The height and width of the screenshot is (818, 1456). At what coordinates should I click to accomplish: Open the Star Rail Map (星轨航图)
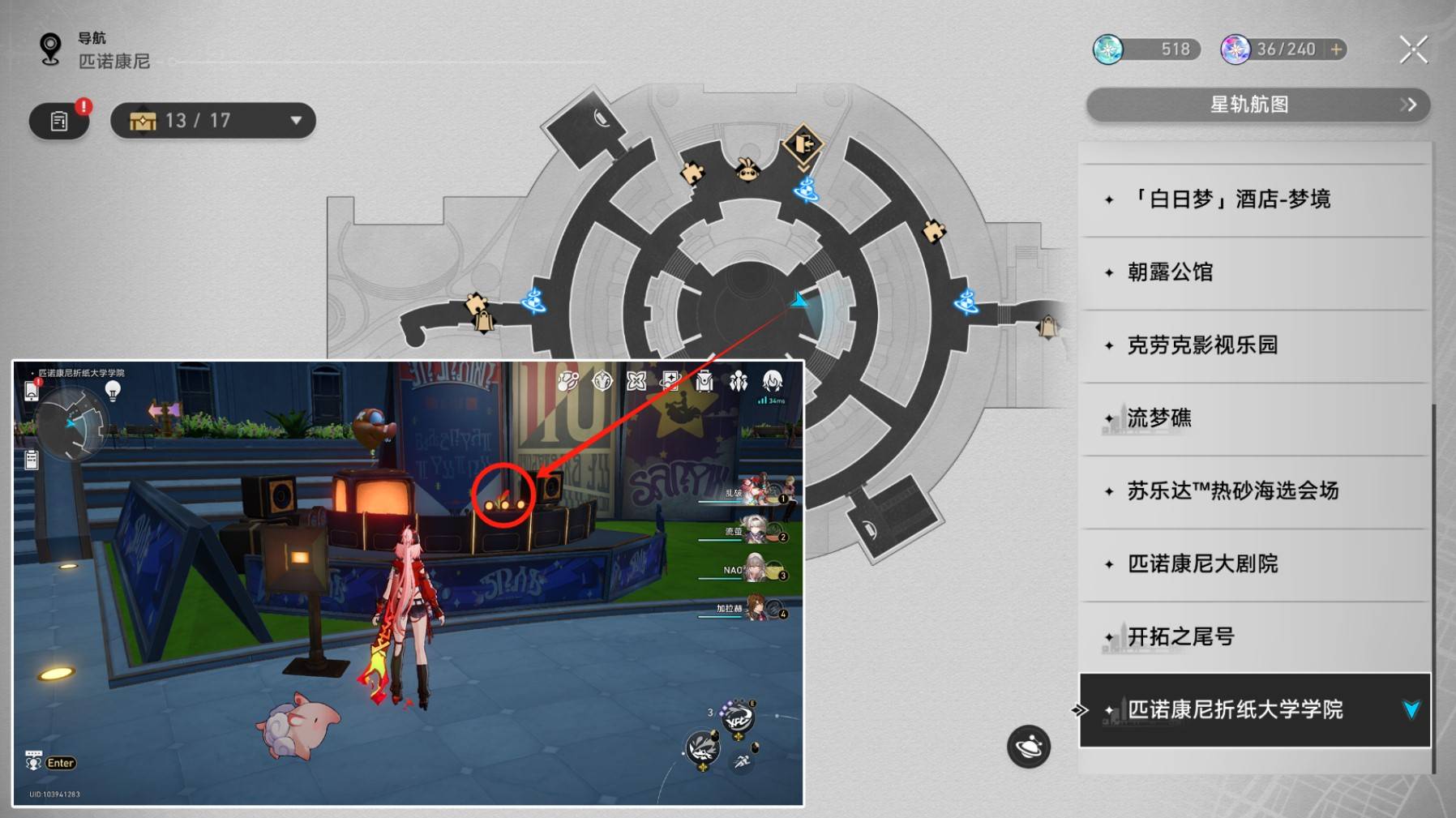(x=1257, y=105)
